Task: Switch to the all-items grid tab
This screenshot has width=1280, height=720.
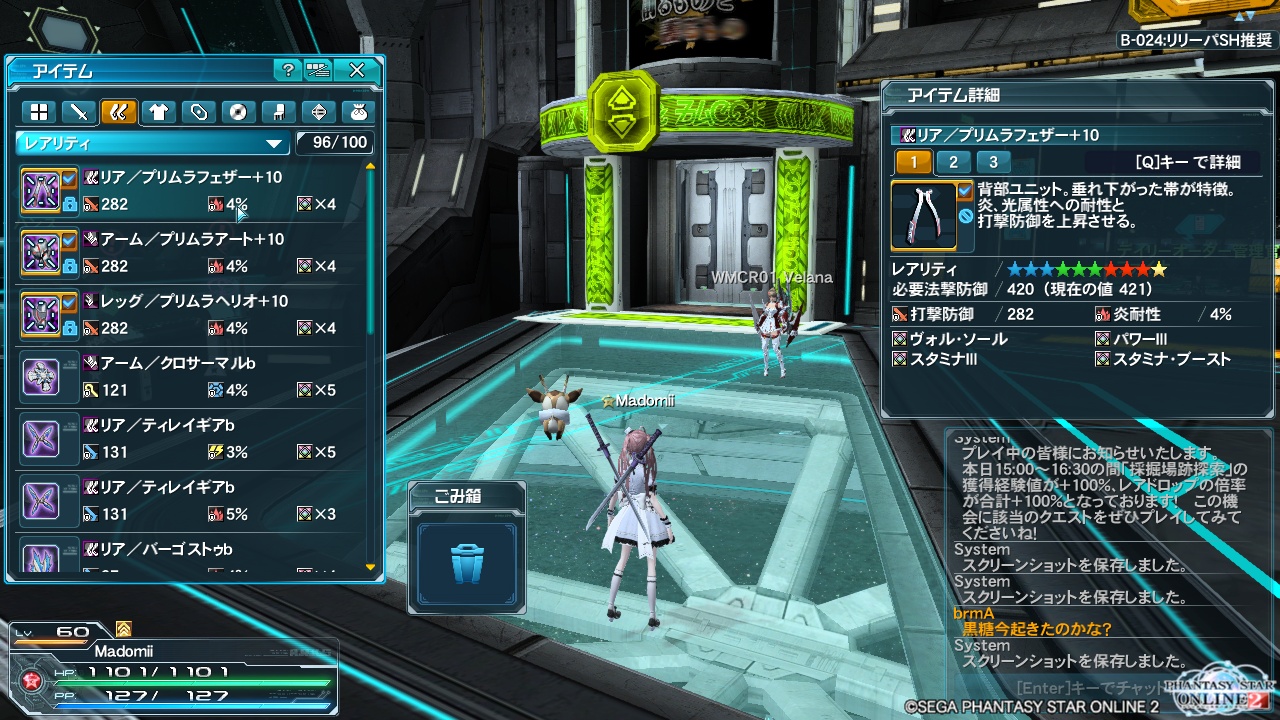Action: 38,112
